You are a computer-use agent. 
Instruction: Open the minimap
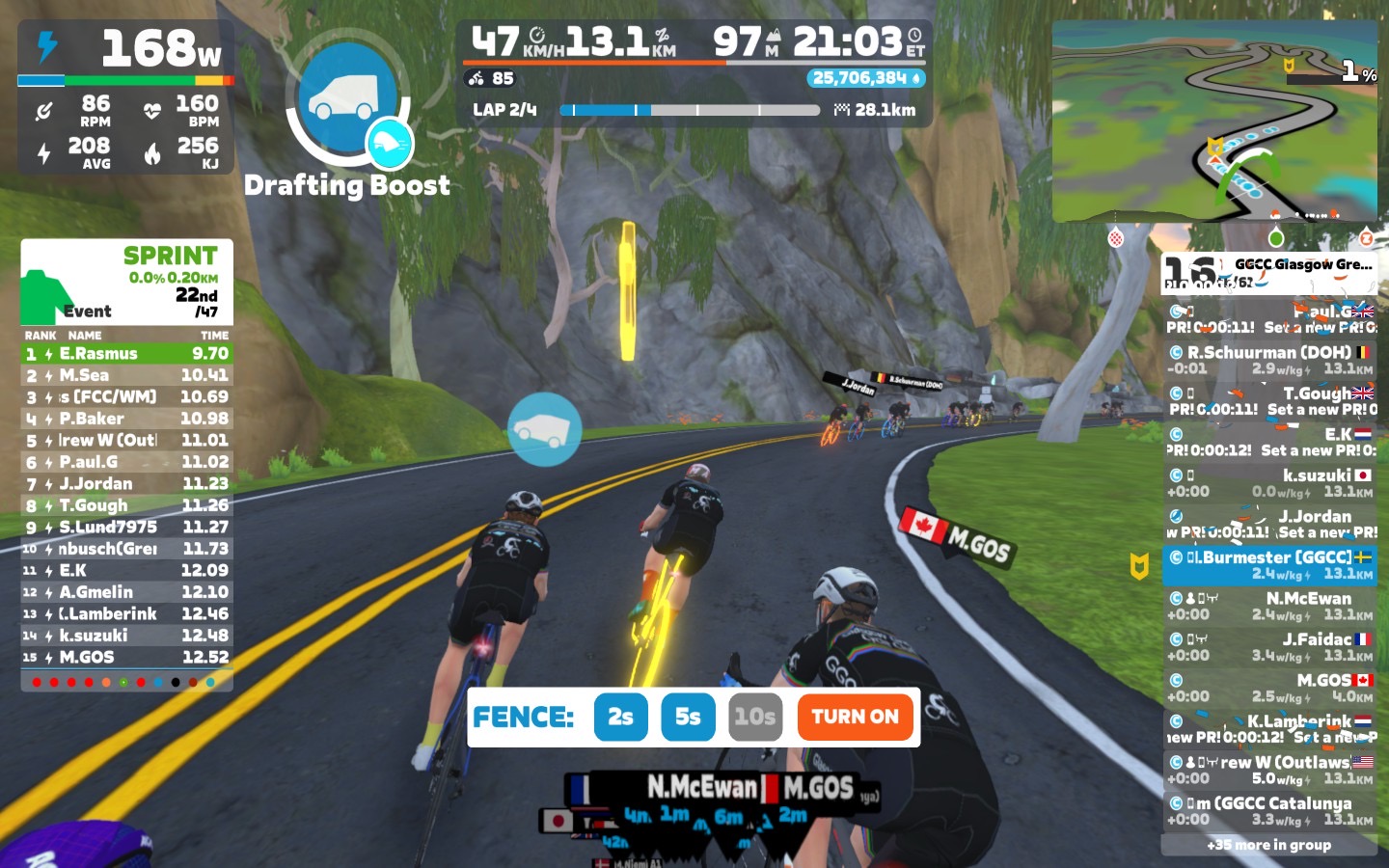(1214, 122)
